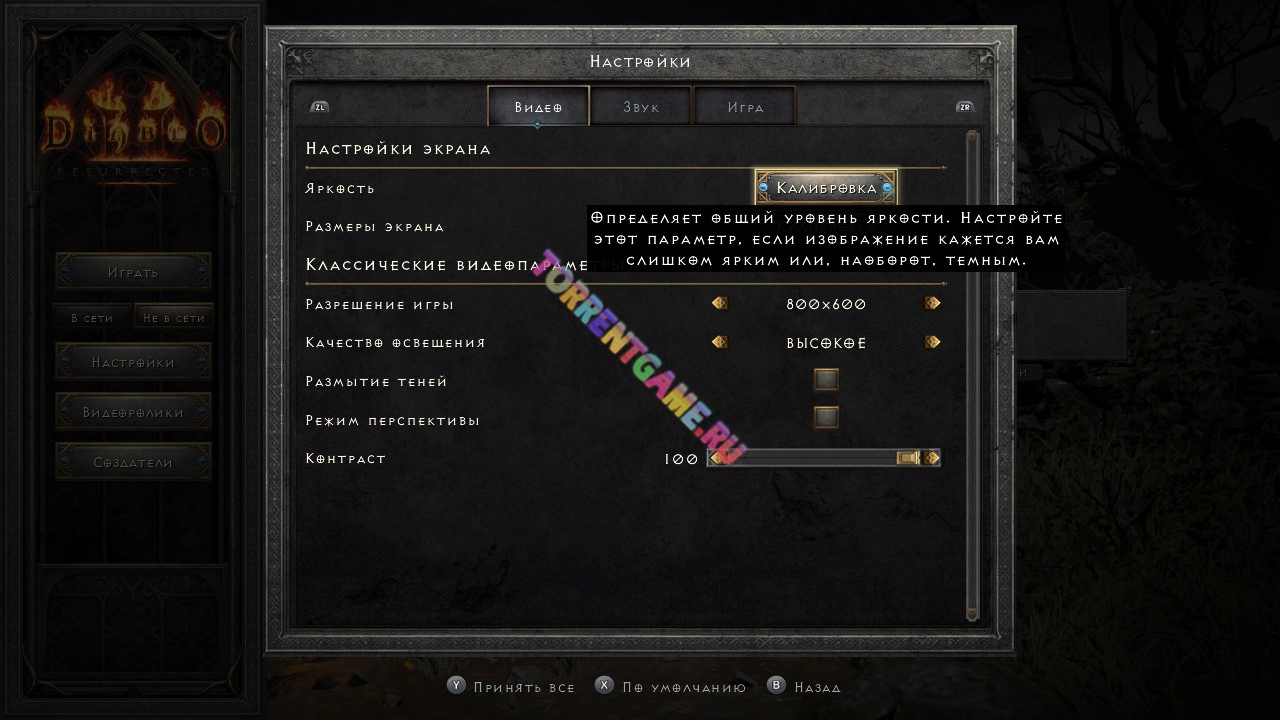1280x720 pixels.
Task: Click the settings panel scrollbar
Action: tap(972, 375)
